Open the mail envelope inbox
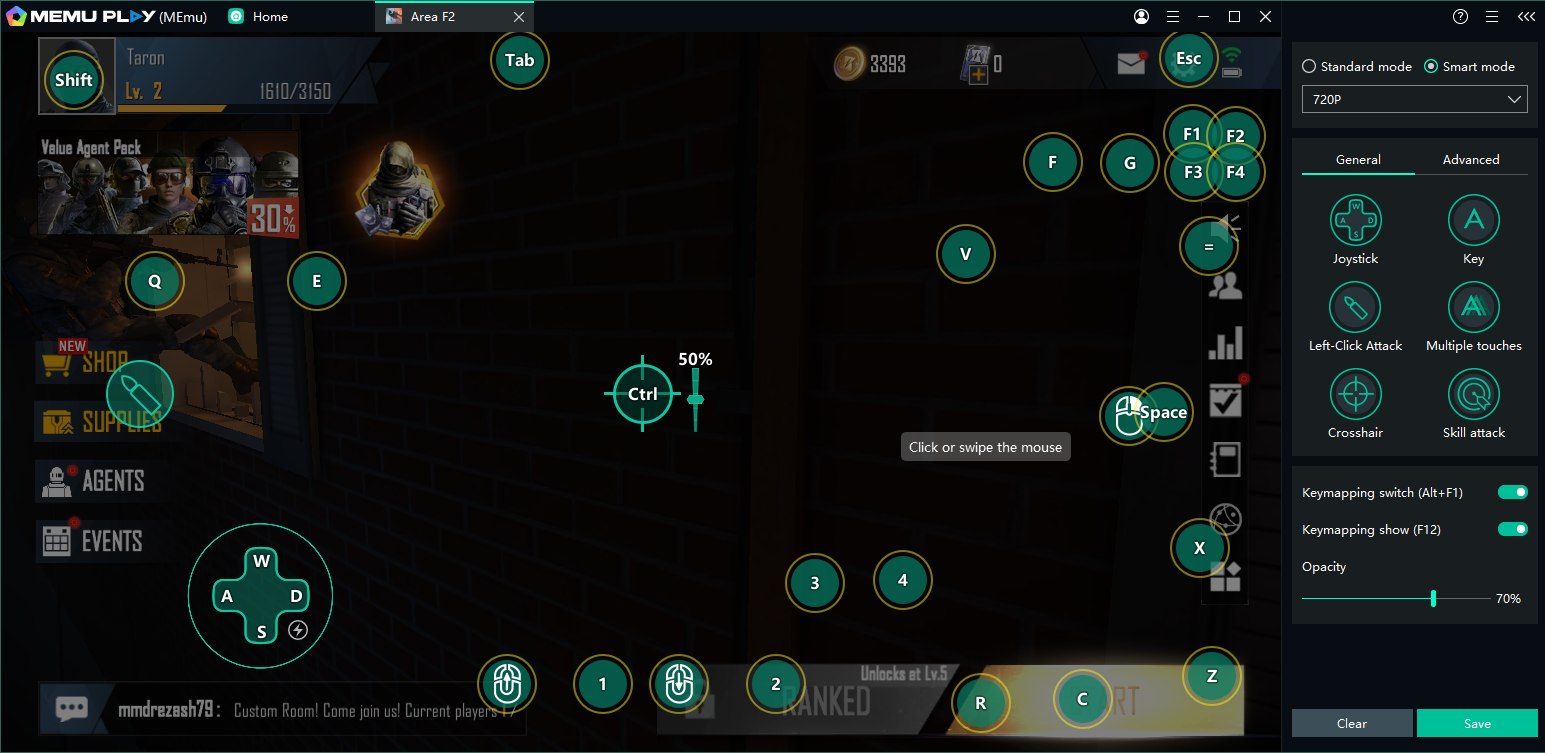 pos(1131,63)
